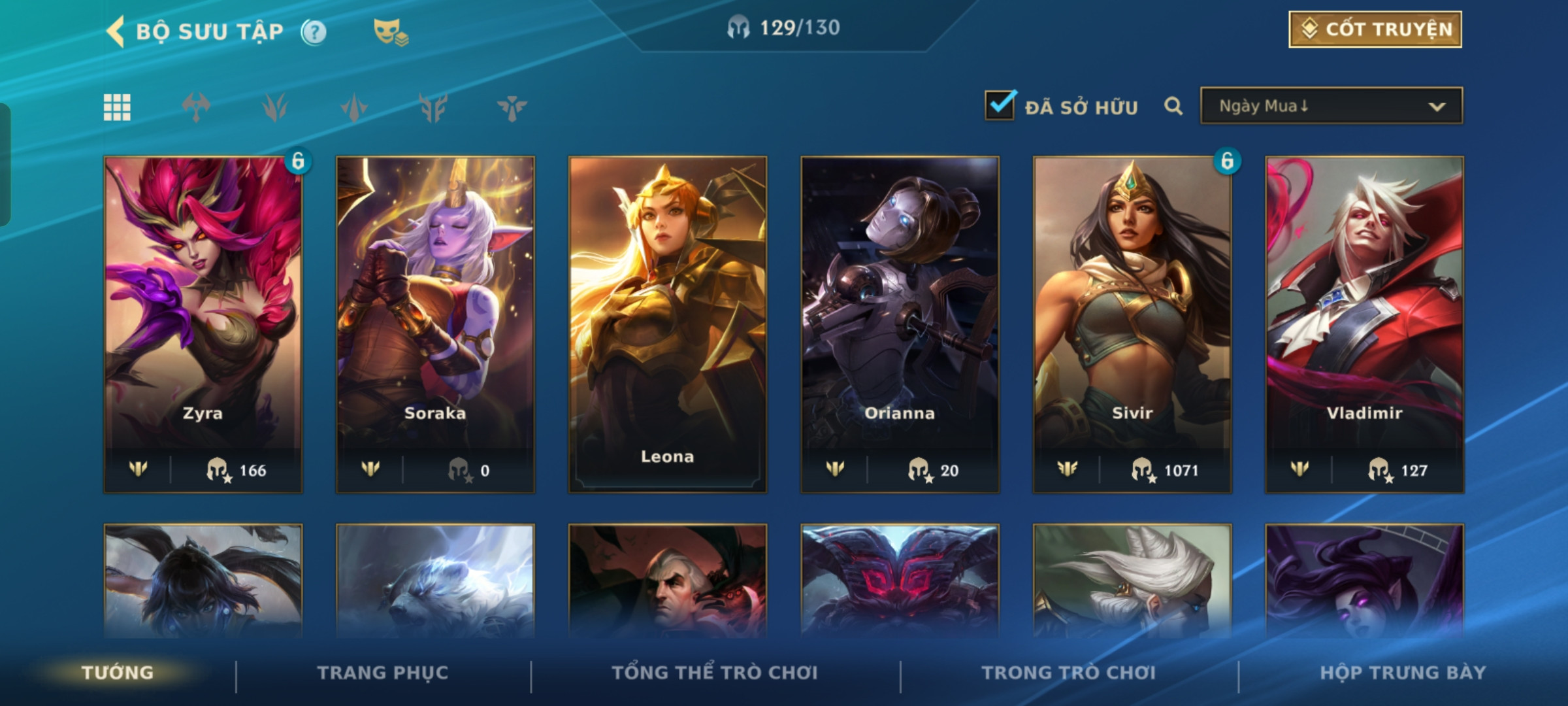Pick the Orianna champion card

(900, 324)
